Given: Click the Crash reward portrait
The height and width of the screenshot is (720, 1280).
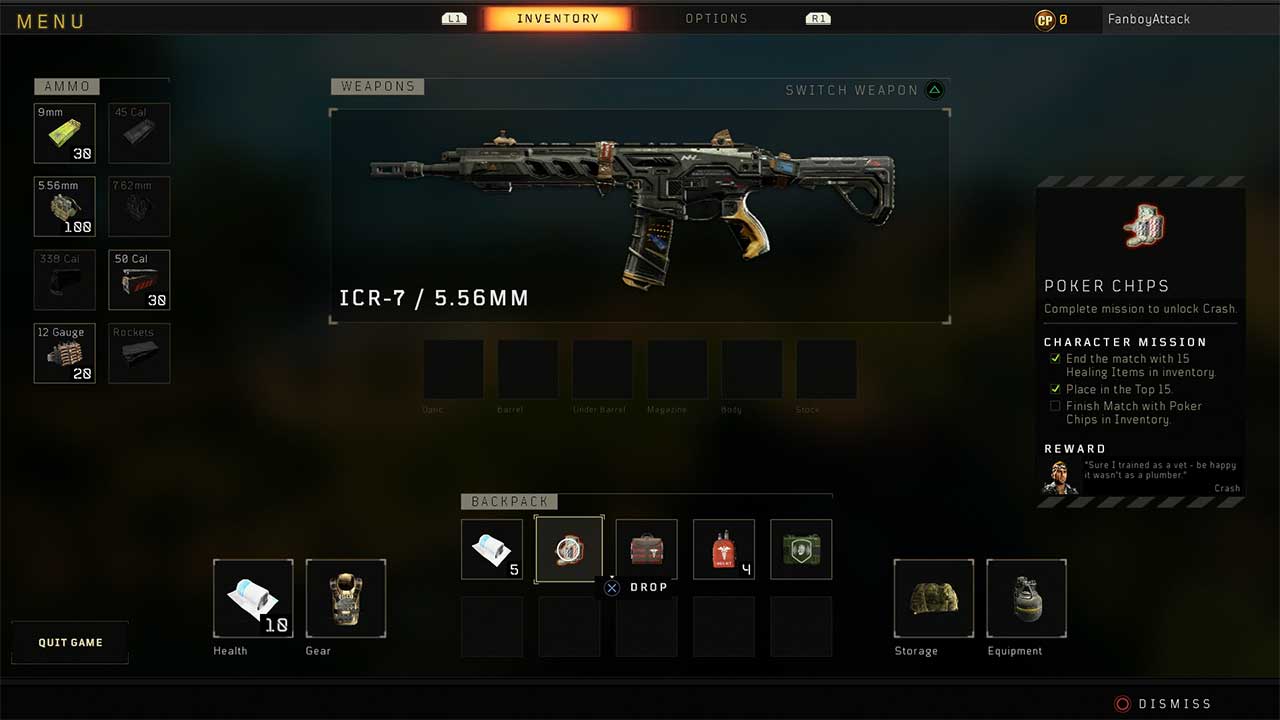Looking at the screenshot, I should coord(1060,477).
